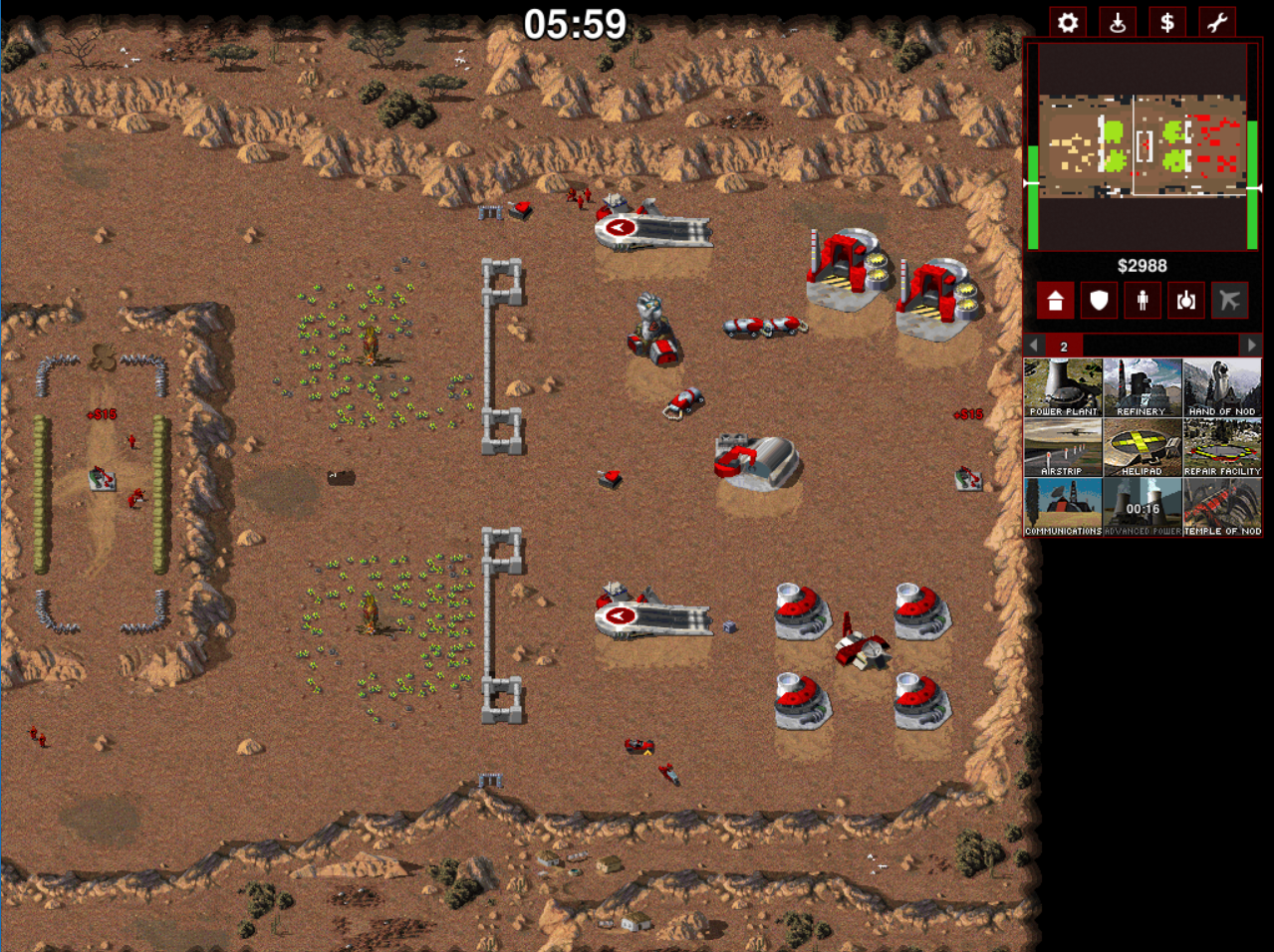Select the aircraft production tab

(1230, 301)
